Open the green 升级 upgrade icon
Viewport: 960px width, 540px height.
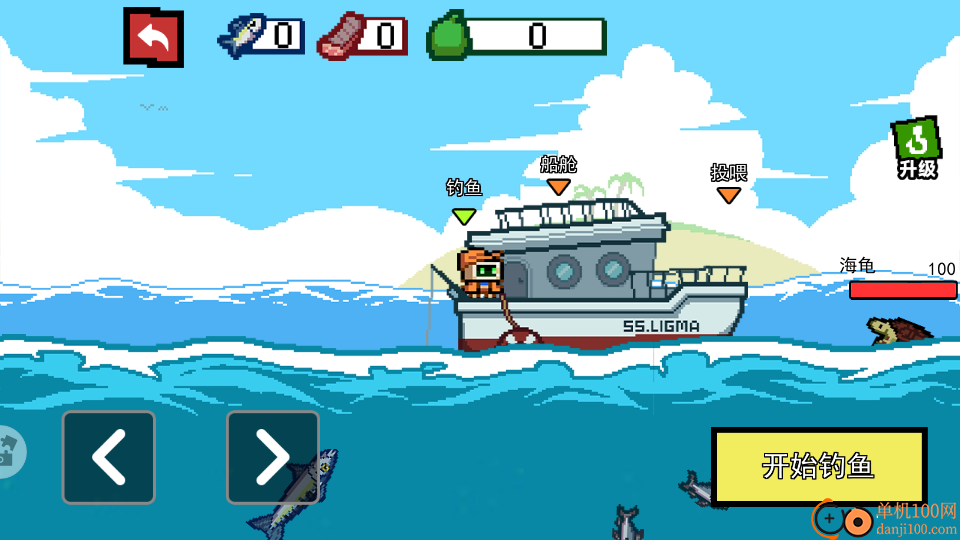[x=916, y=149]
